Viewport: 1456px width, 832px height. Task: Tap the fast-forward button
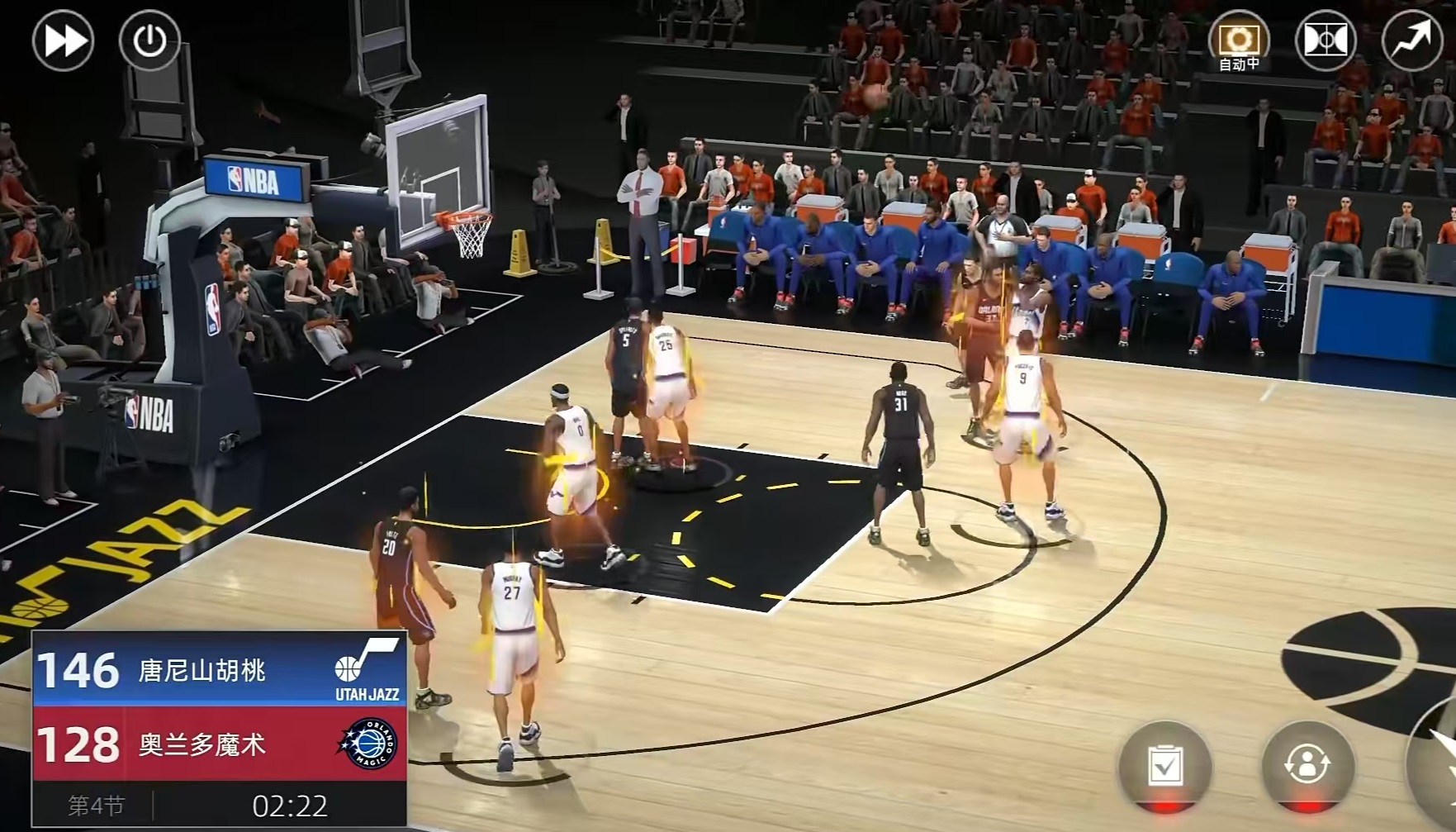(x=63, y=40)
